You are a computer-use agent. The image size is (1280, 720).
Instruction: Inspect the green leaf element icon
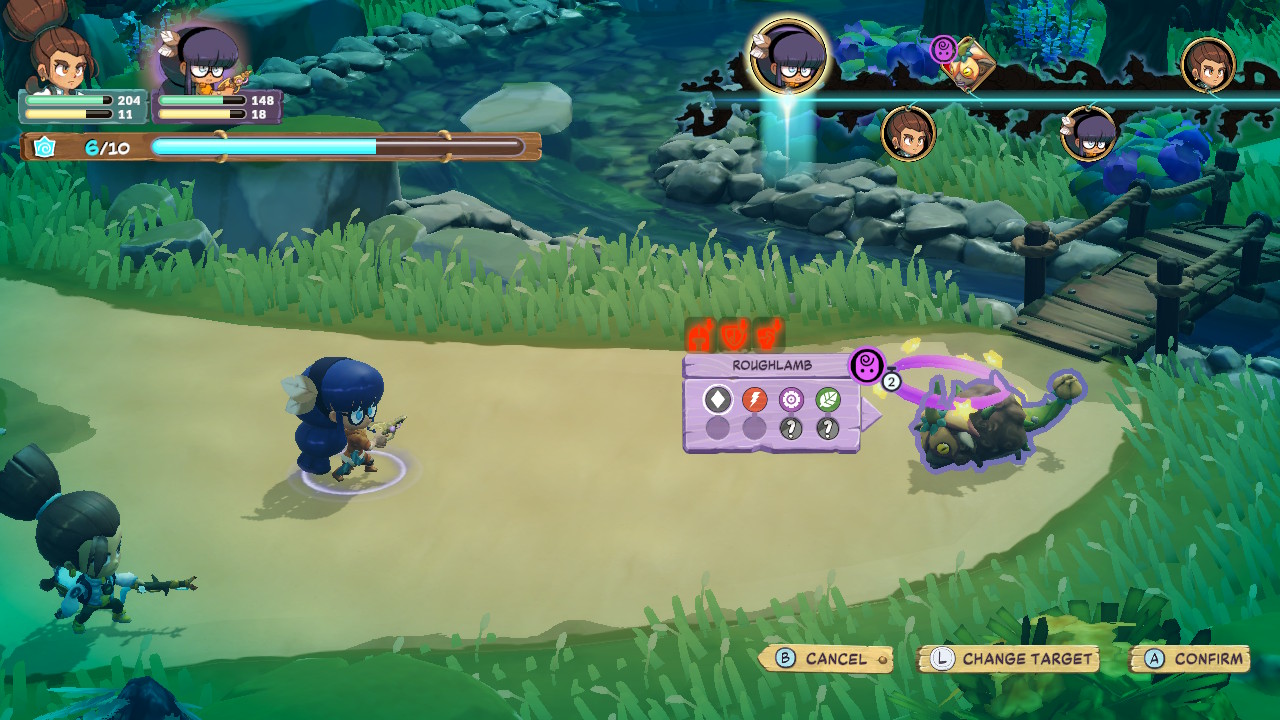tap(827, 400)
